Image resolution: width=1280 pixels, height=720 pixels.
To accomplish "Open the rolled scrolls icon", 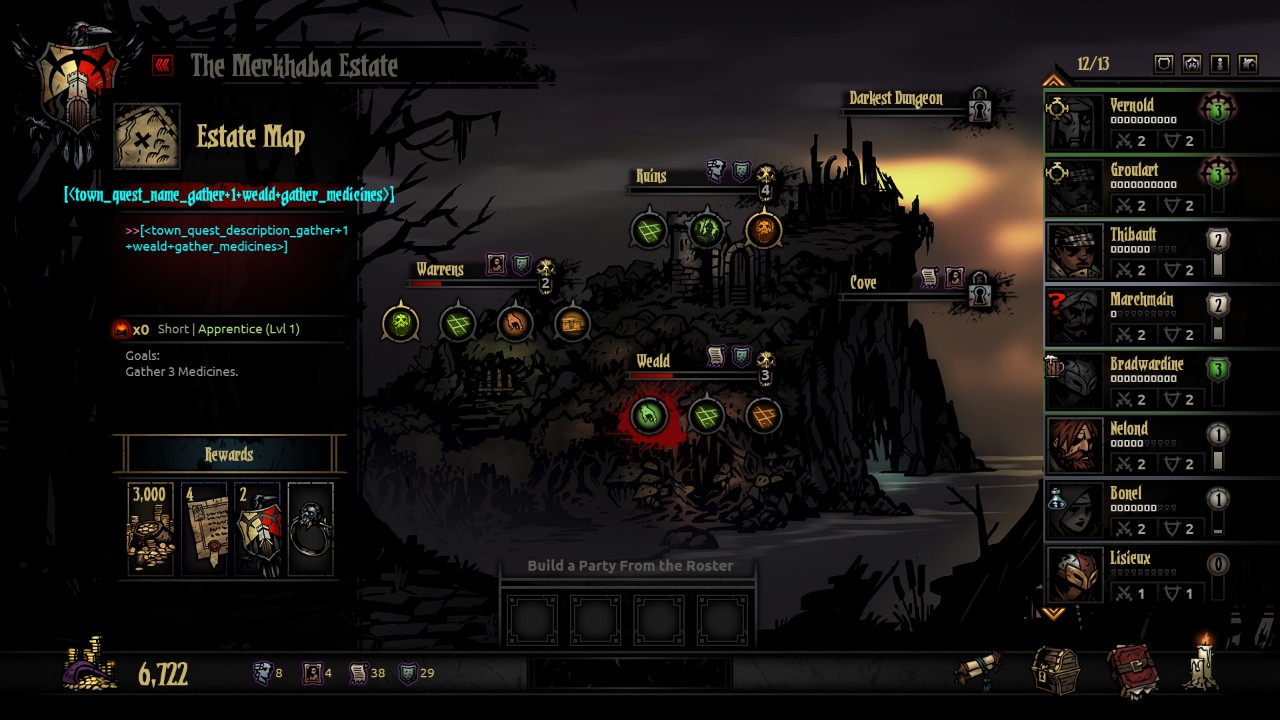I will click(978, 669).
